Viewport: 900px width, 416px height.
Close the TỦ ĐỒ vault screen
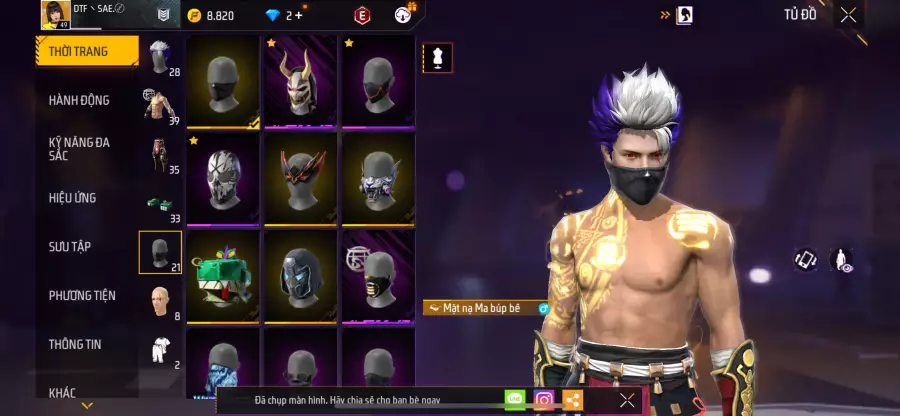pos(848,15)
